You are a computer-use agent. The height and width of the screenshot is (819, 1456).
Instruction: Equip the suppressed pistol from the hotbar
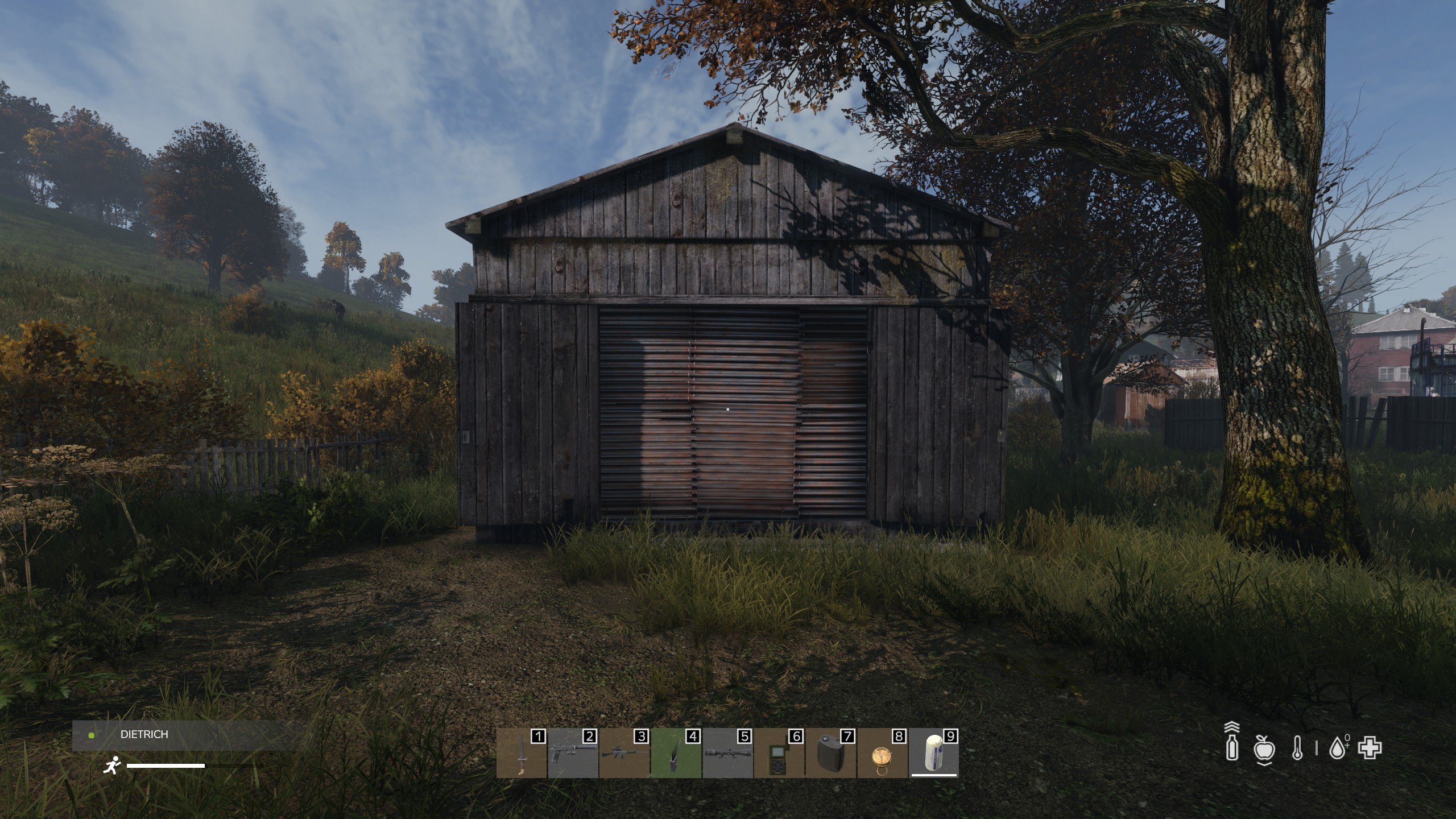point(573,754)
